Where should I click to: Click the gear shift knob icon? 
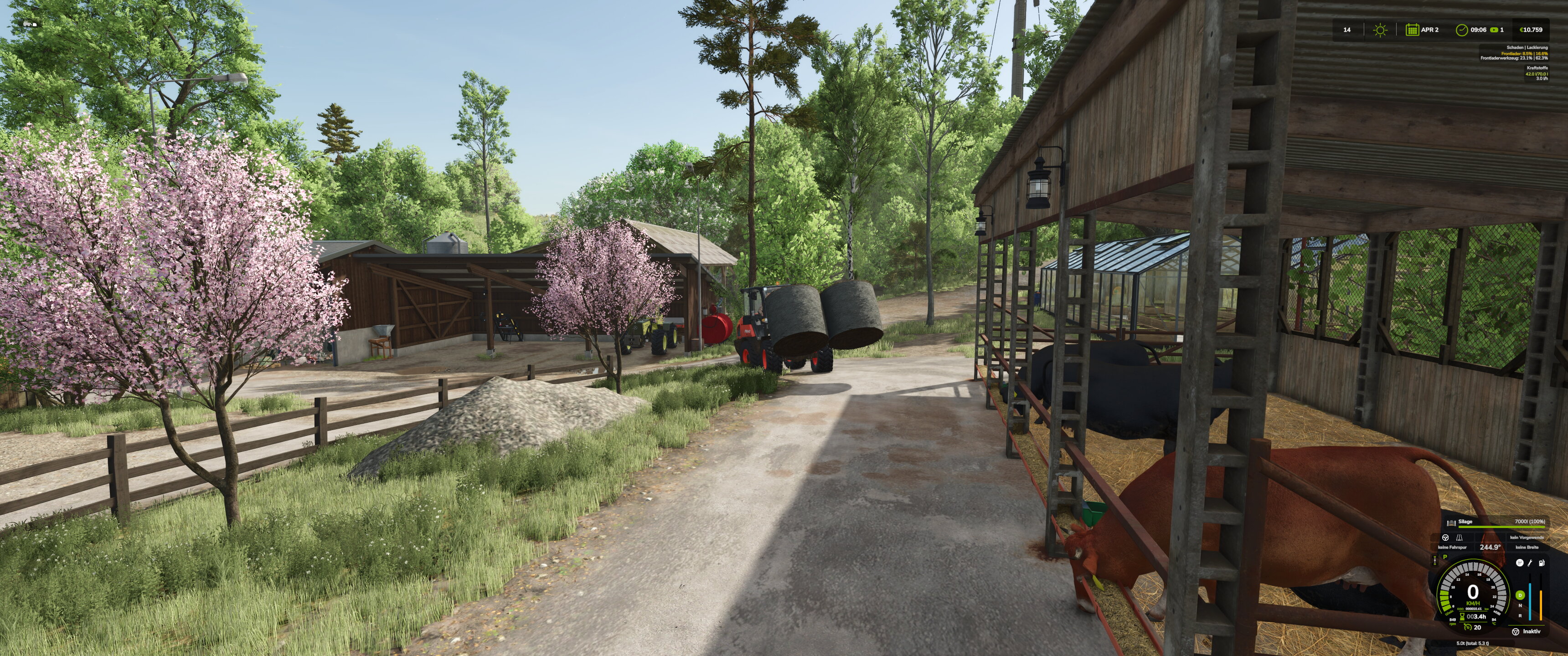(1520, 563)
